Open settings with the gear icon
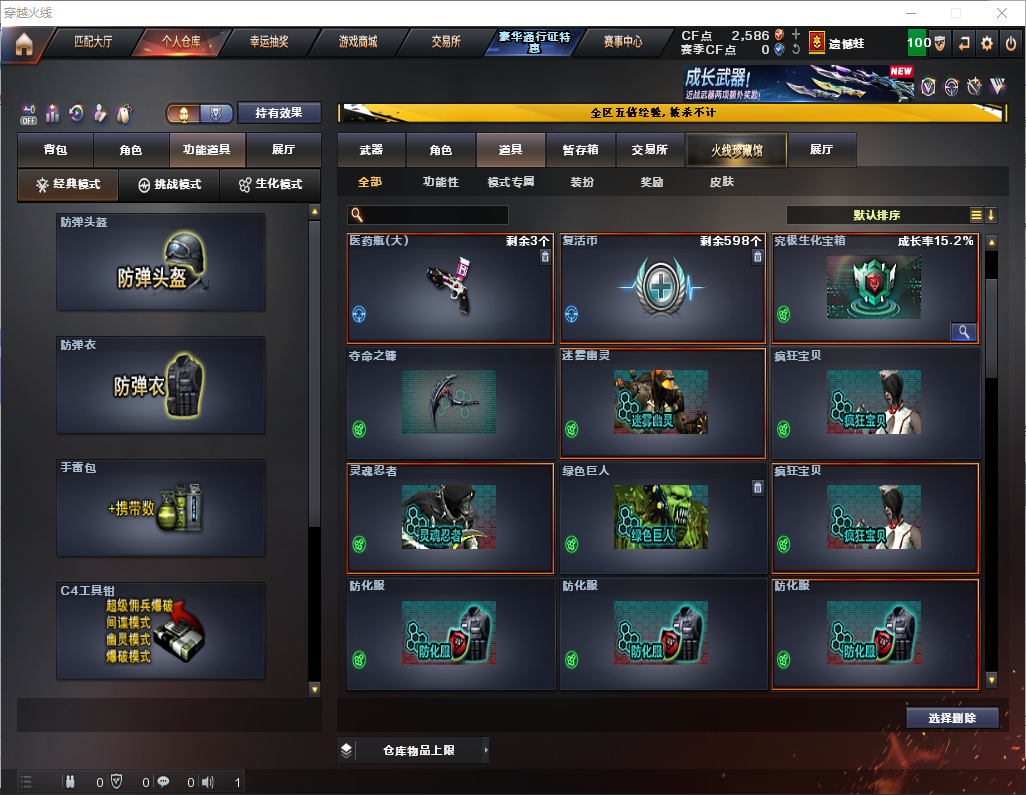1026x795 pixels. click(987, 43)
